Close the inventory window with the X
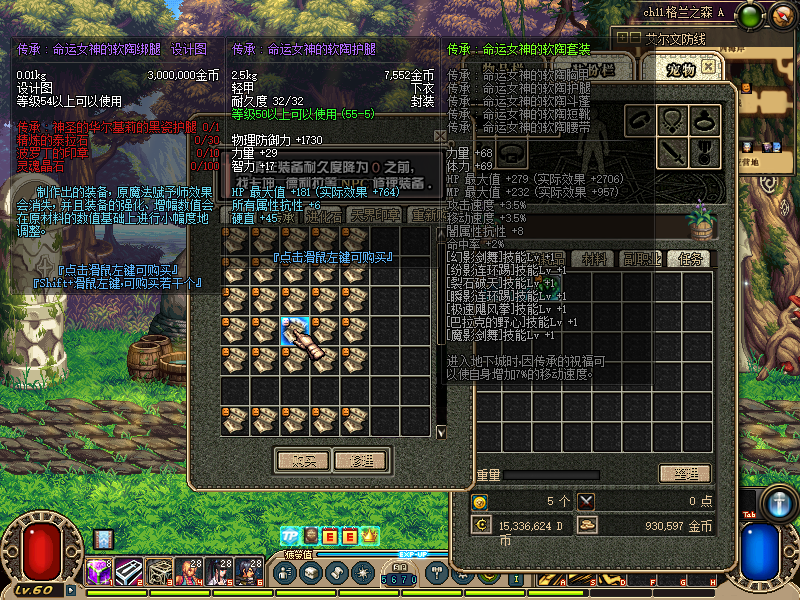Image resolution: width=800 pixels, height=600 pixels. pos(708,66)
